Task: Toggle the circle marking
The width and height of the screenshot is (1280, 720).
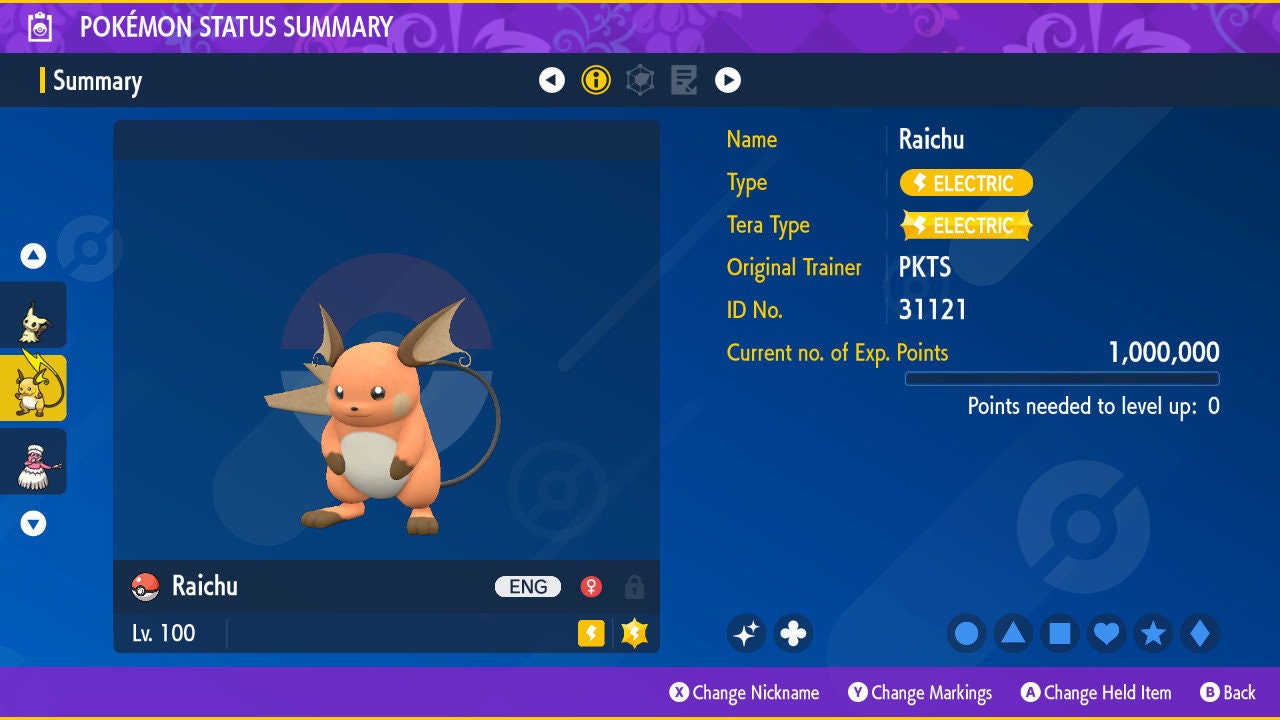Action: 967,633
